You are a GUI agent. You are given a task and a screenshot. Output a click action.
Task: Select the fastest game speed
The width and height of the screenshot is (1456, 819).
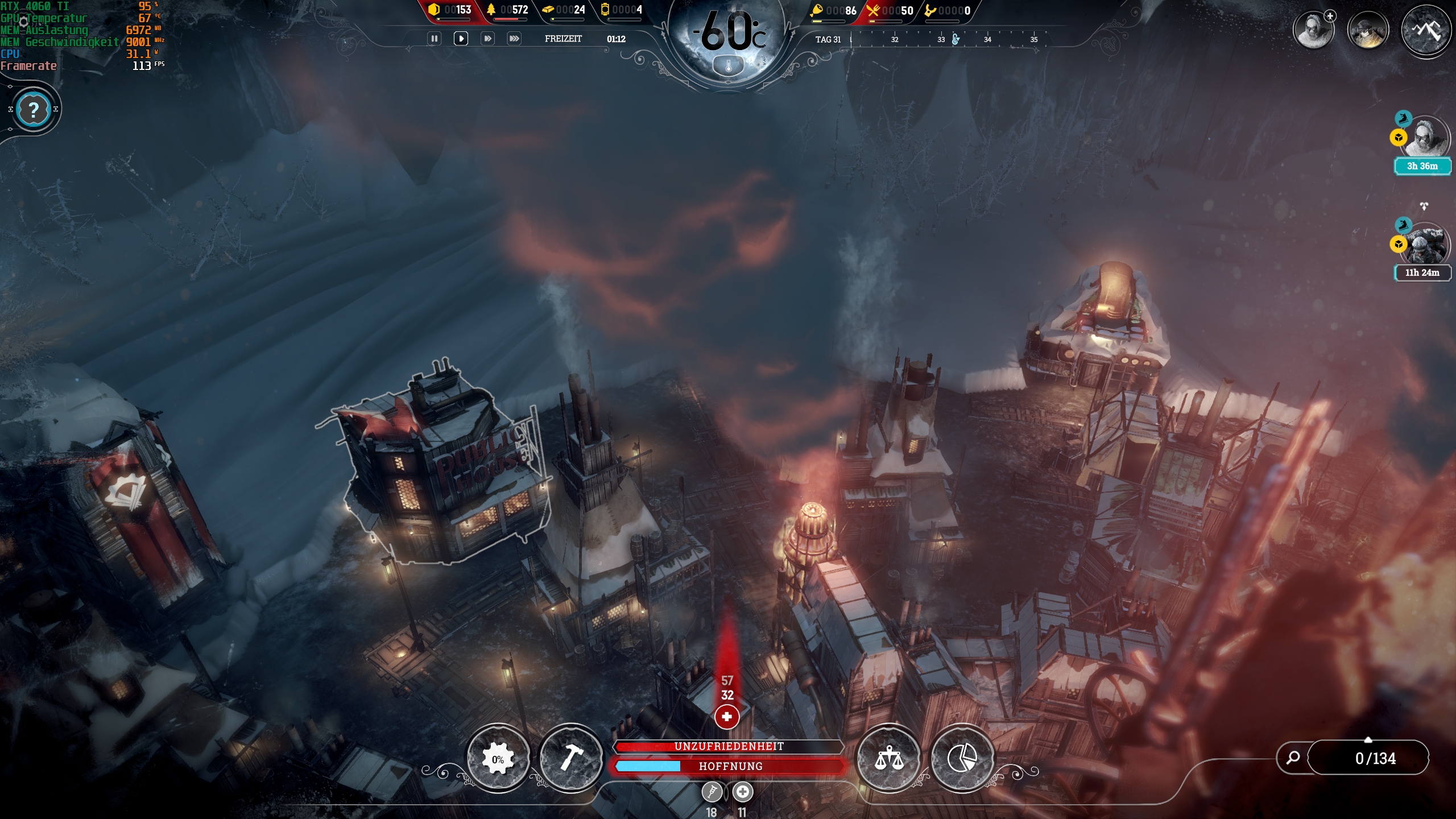pyautogui.click(x=514, y=39)
